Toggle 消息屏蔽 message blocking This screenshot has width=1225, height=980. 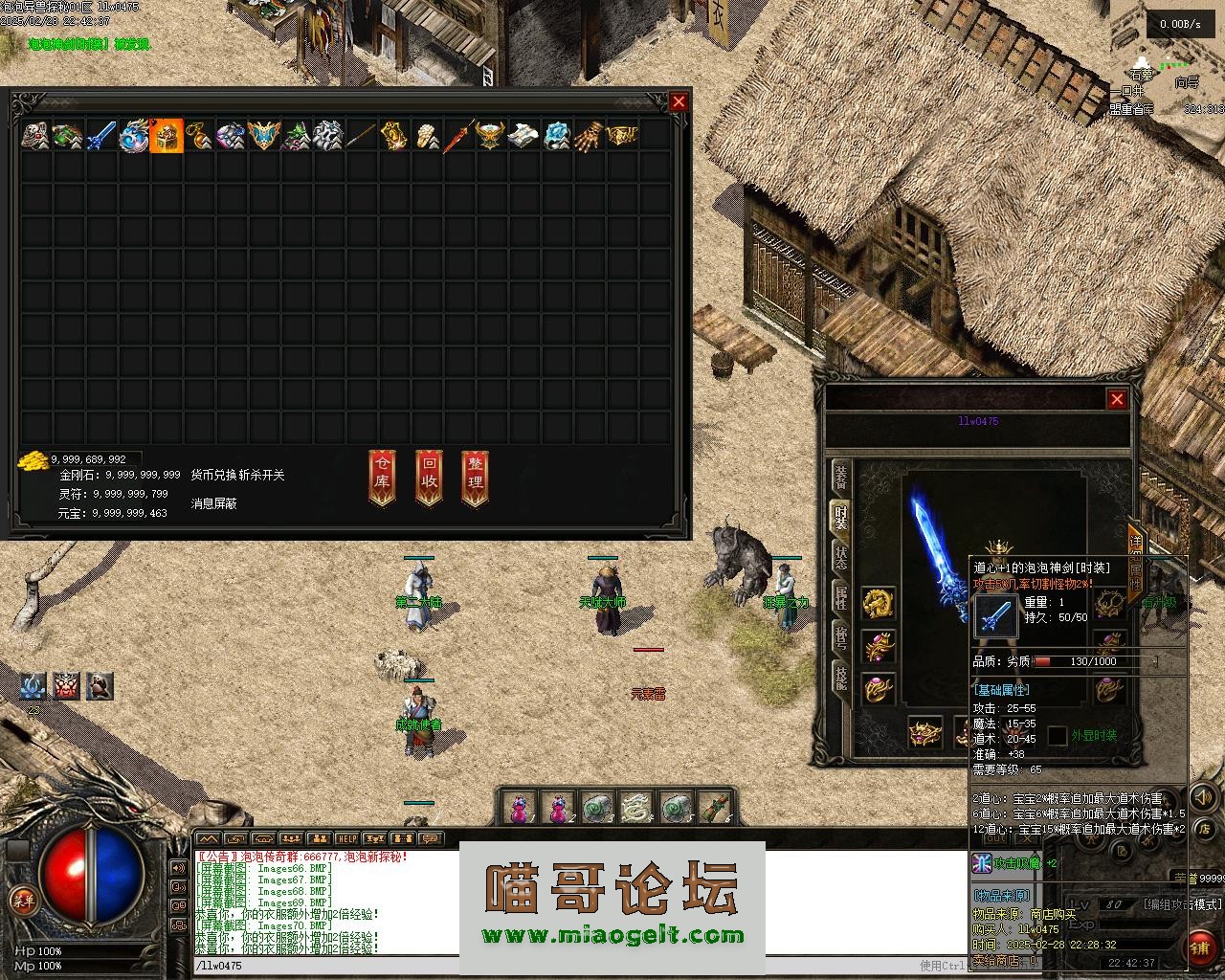(213, 502)
